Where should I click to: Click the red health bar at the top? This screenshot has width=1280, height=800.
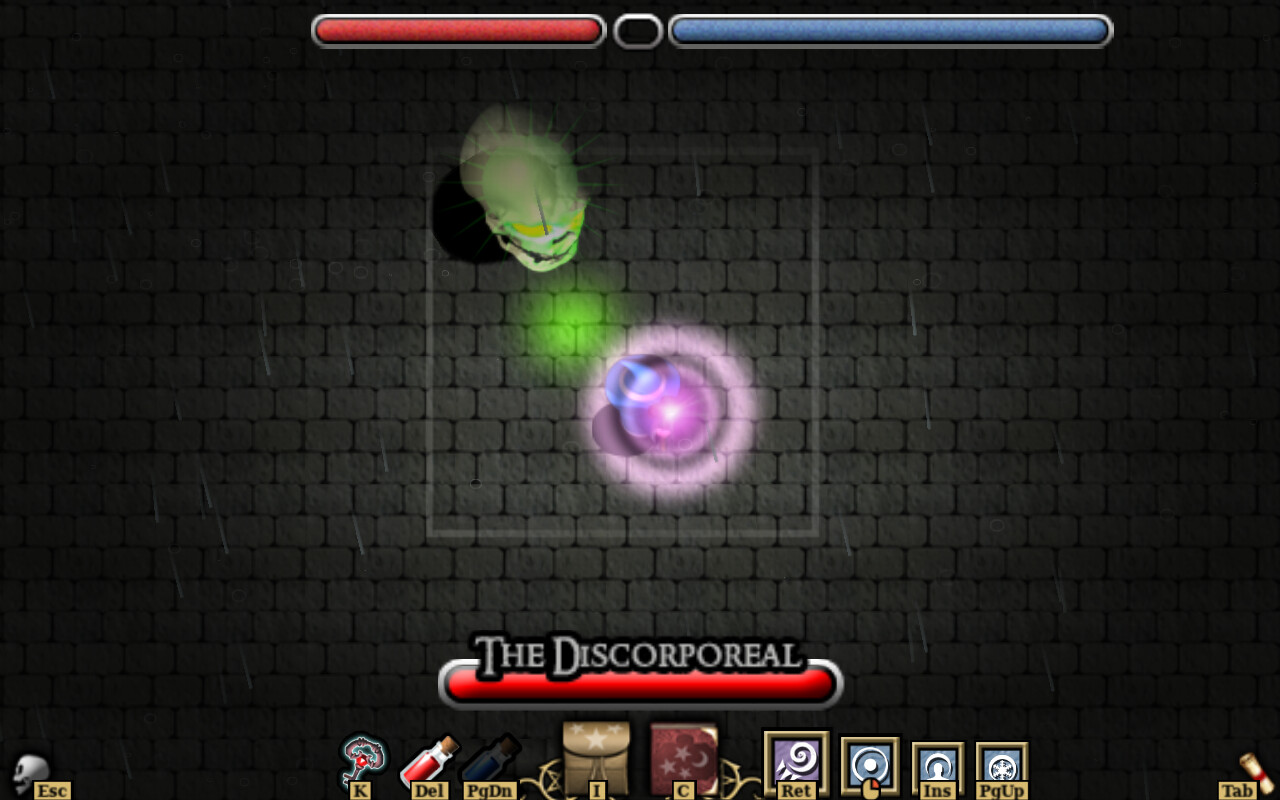pos(458,30)
